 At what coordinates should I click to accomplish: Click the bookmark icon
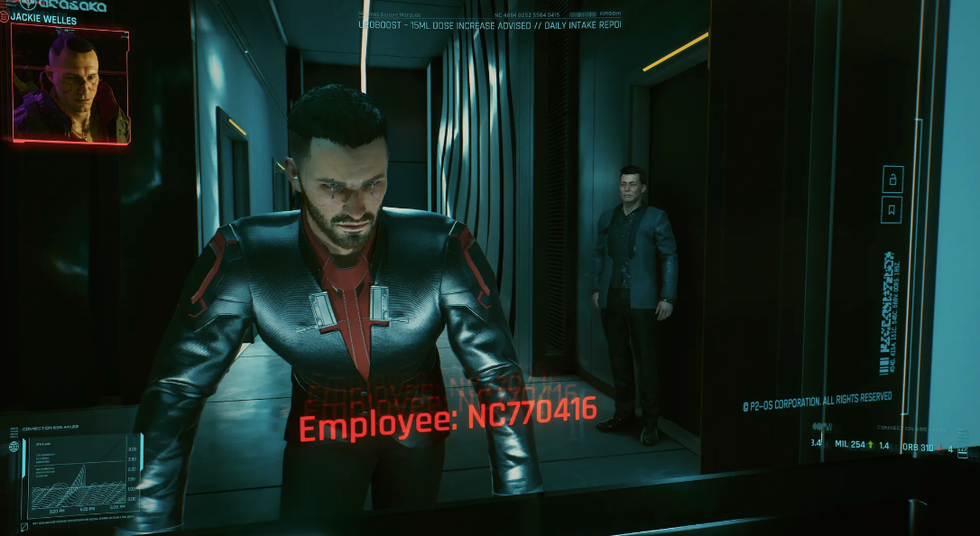point(892,210)
